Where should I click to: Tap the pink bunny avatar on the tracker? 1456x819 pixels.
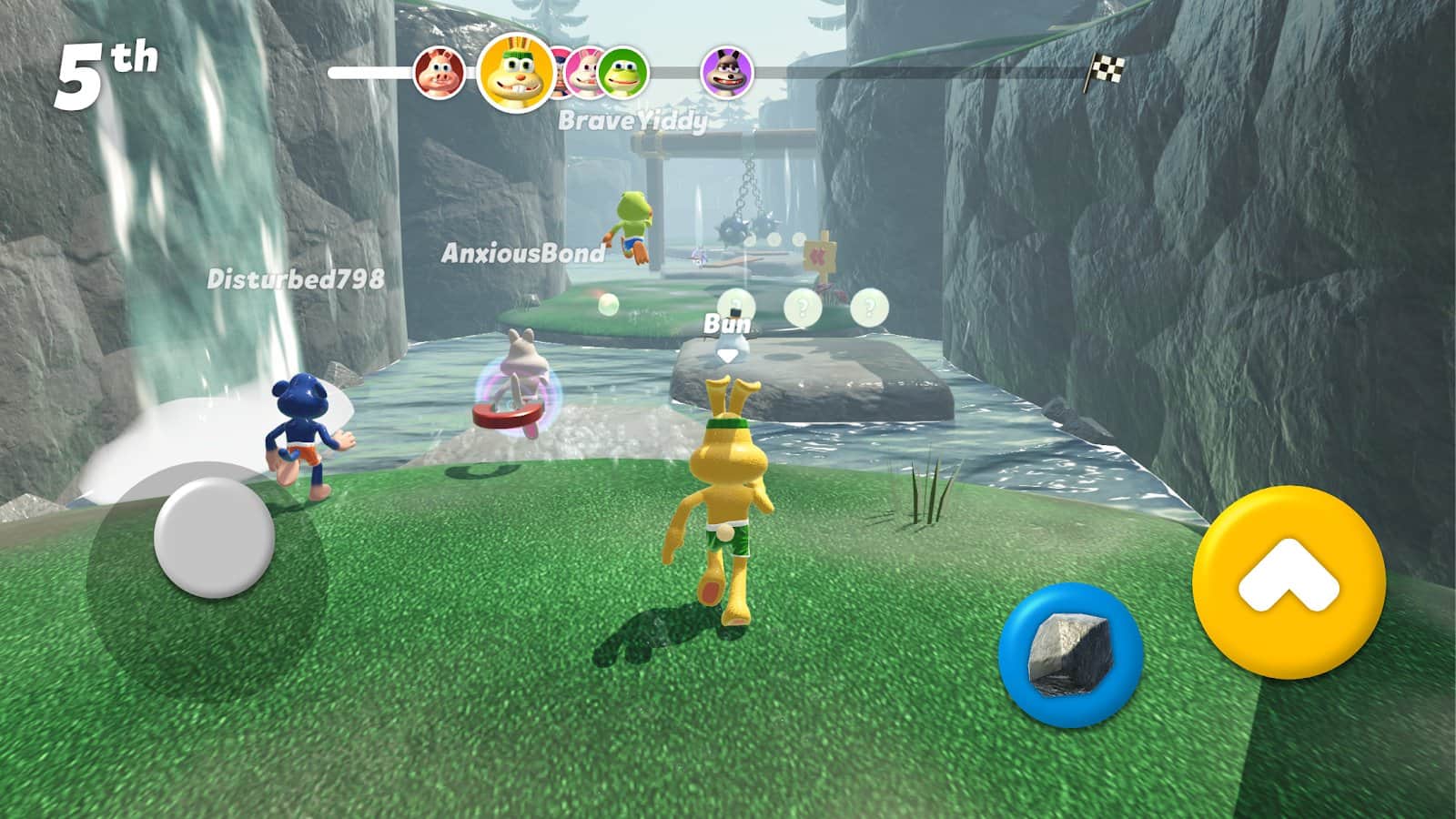point(587,73)
